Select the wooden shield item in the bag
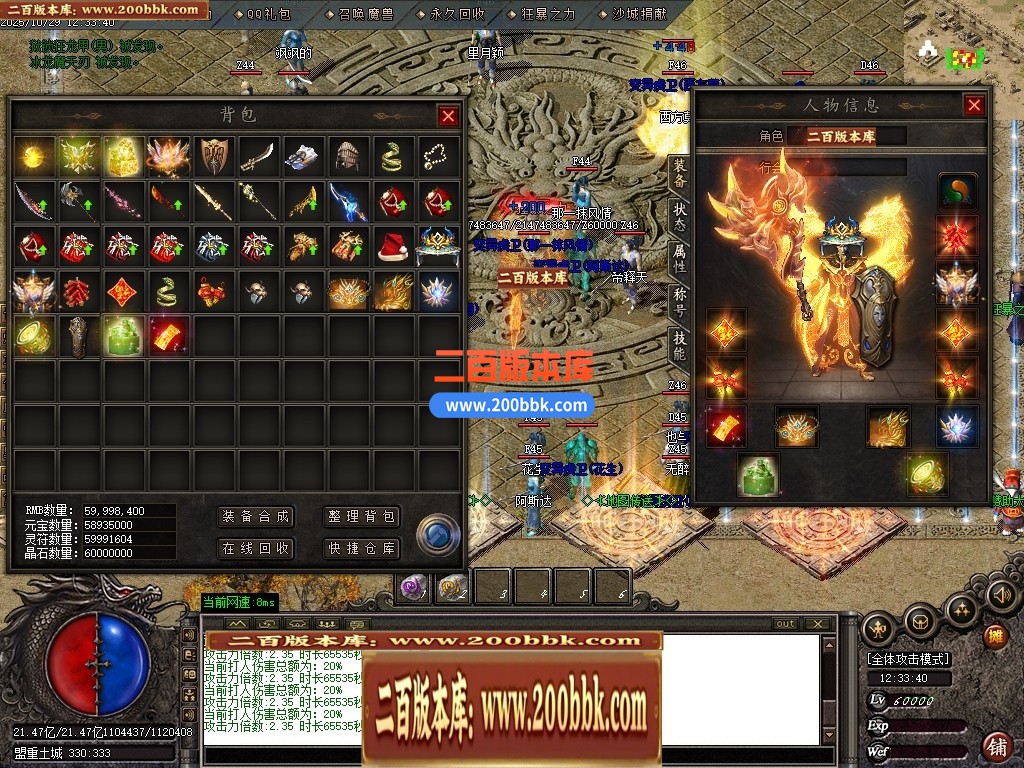This screenshot has width=1024, height=768. pos(214,156)
